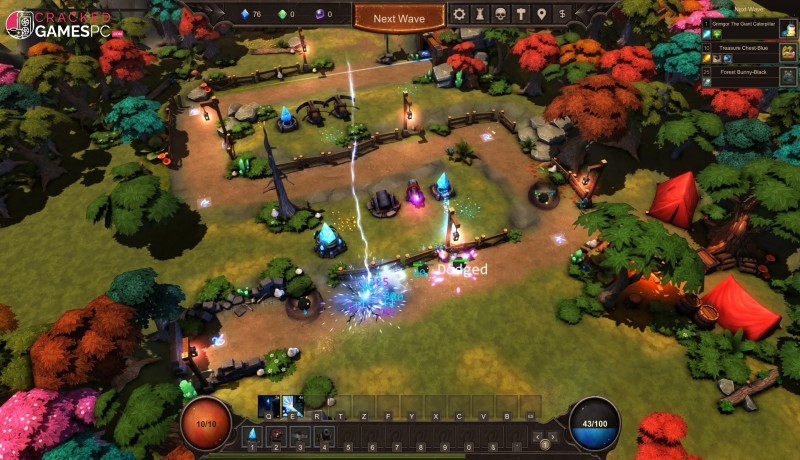Select the blue crystal tower in slot 1
This screenshot has height=460, width=800.
[252, 435]
